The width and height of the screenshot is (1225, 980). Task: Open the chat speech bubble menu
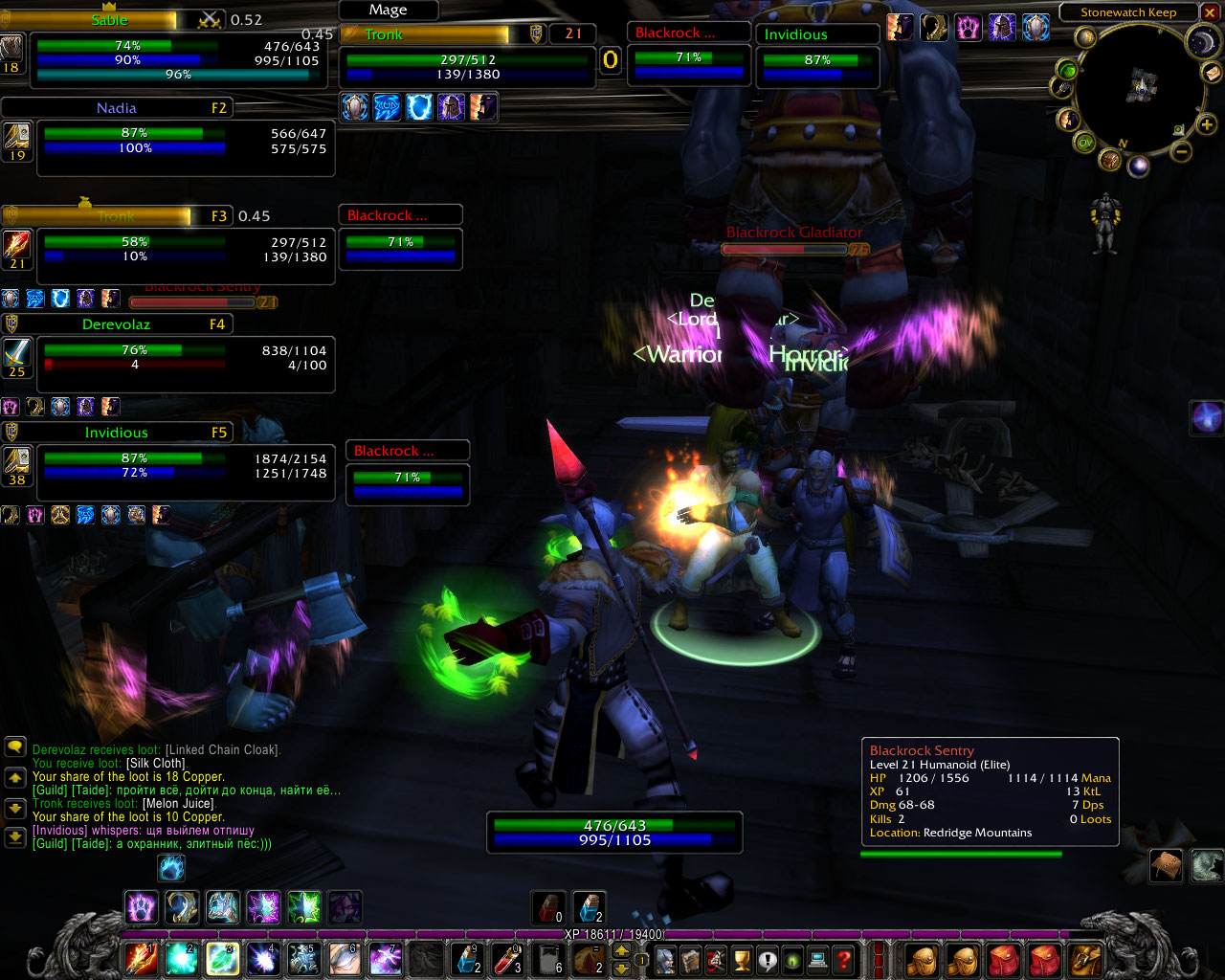point(14,746)
